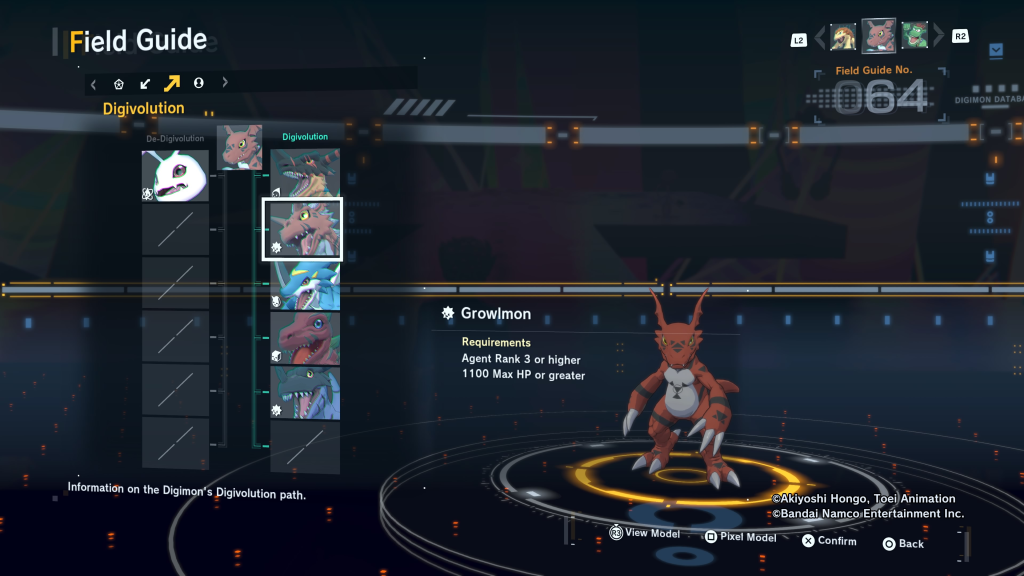Pick the red dinosaur digivolution portrait
The width and height of the screenshot is (1024, 576).
point(305,338)
